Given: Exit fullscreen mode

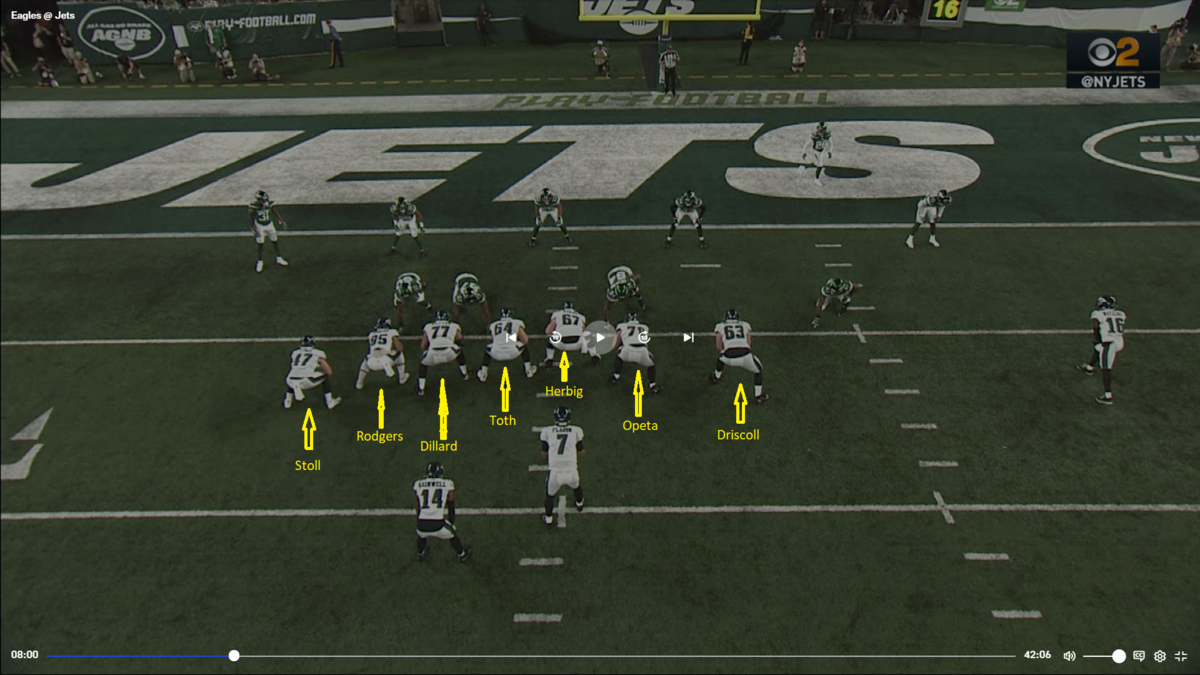Looking at the screenshot, I should click(1181, 656).
